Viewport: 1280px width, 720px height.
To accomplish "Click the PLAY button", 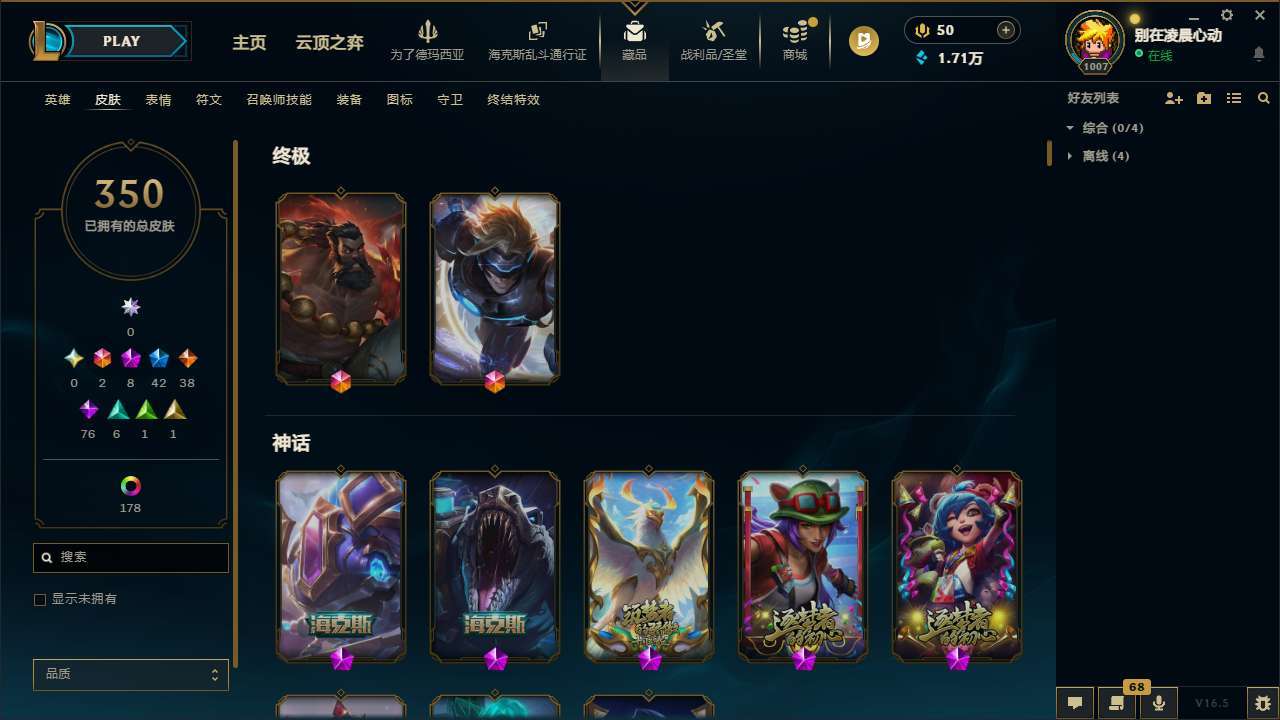I will tap(121, 41).
